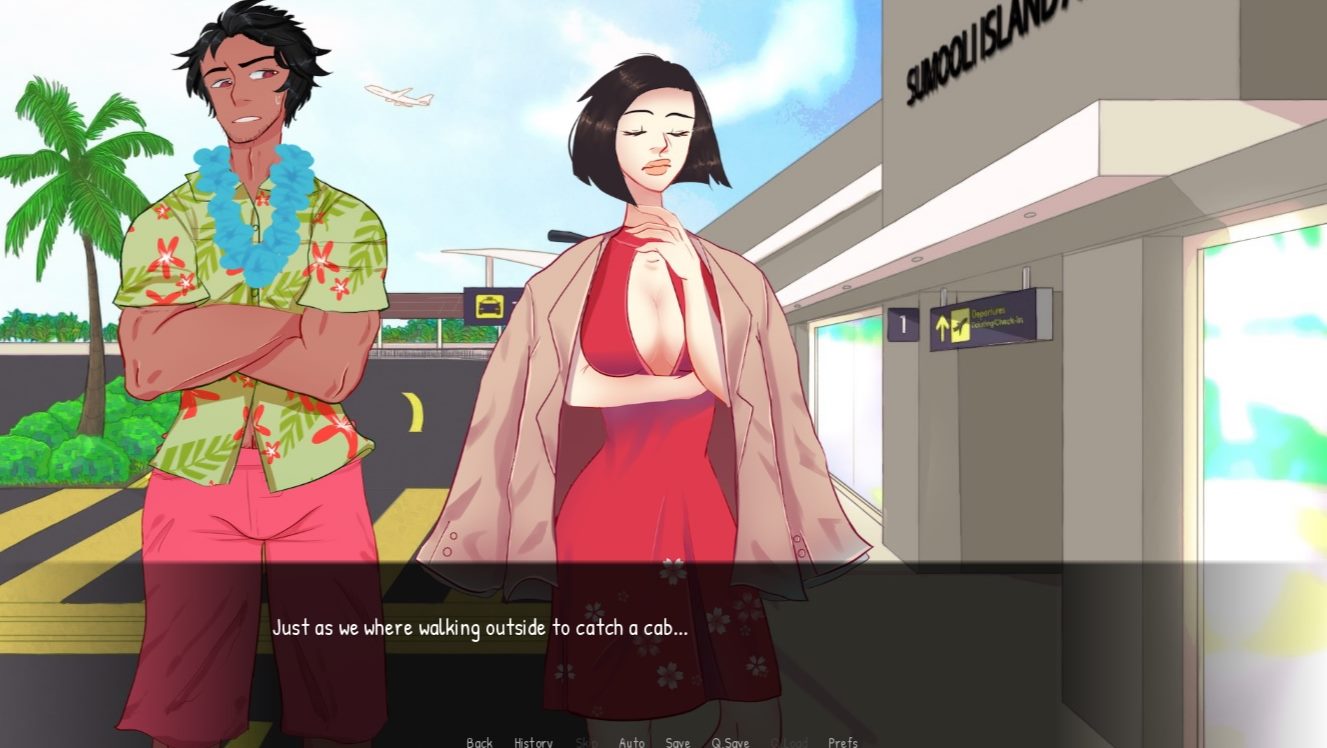Quick save with Q.Save
This screenshot has height=748, width=1327.
730,742
